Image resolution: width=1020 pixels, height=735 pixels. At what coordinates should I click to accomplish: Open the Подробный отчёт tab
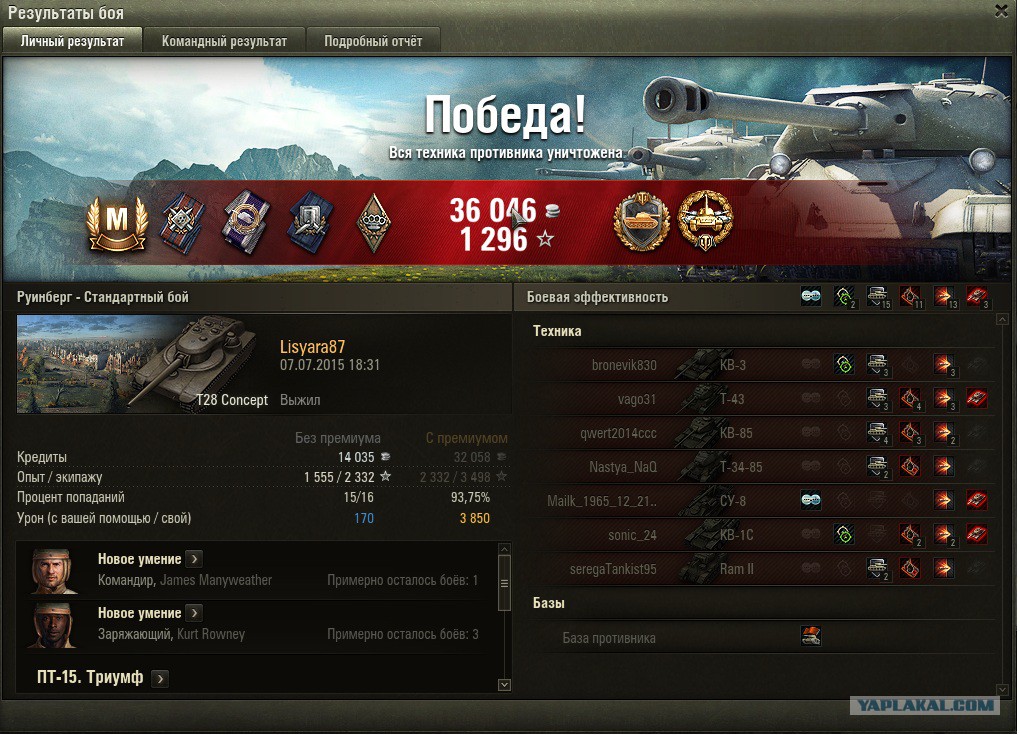[372, 41]
